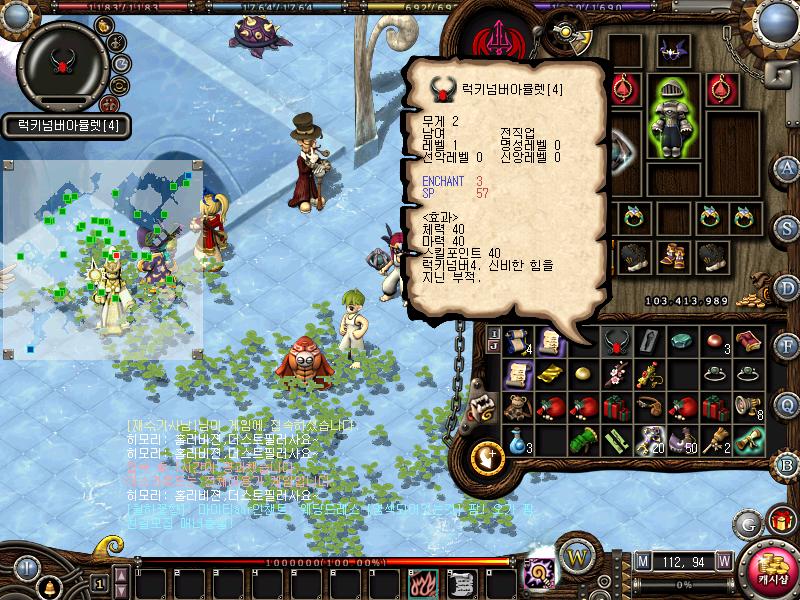The image size is (800, 600).
Task: Click the round F side button
Action: pos(788,346)
